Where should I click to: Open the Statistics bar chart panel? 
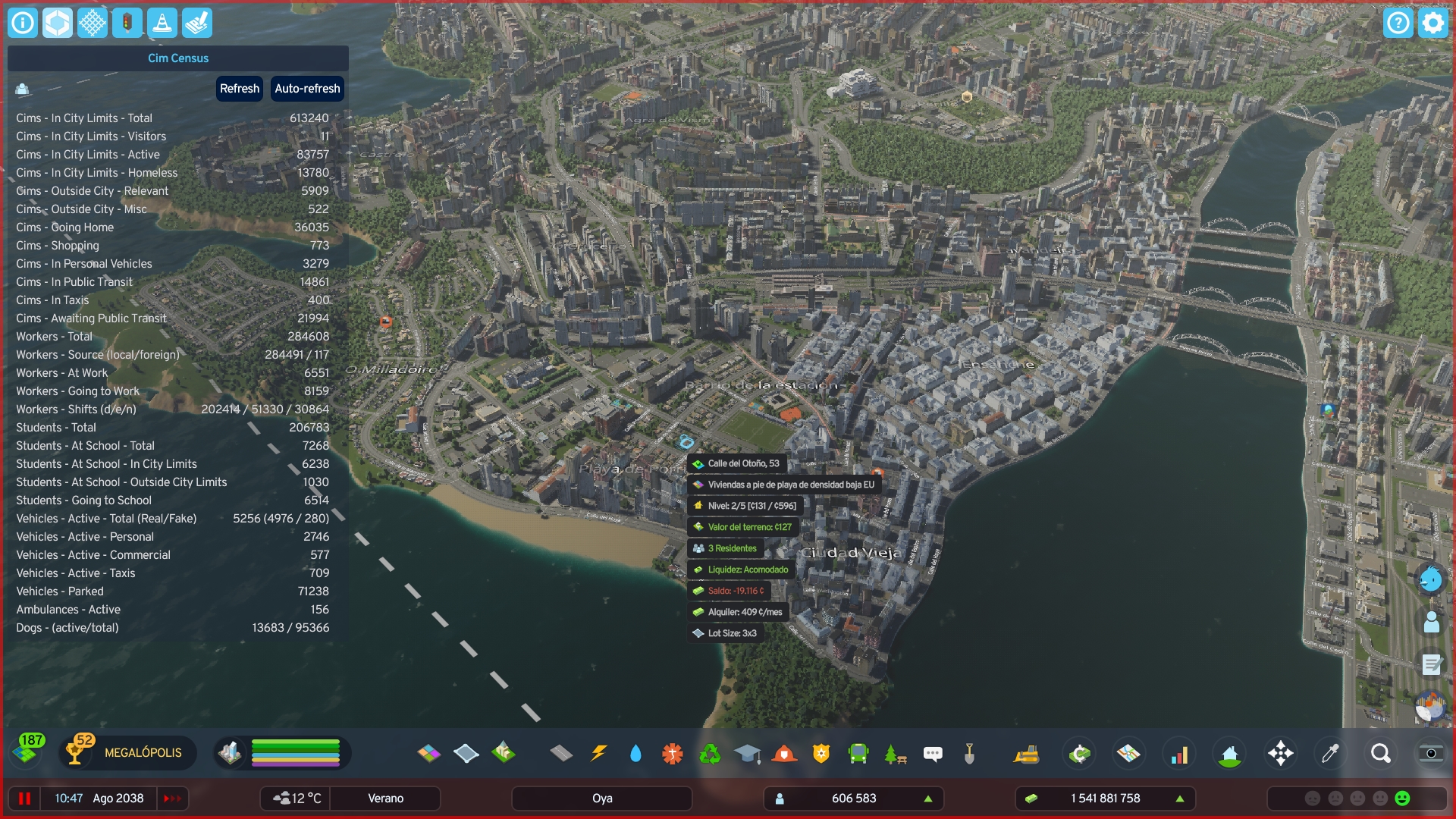click(1179, 753)
